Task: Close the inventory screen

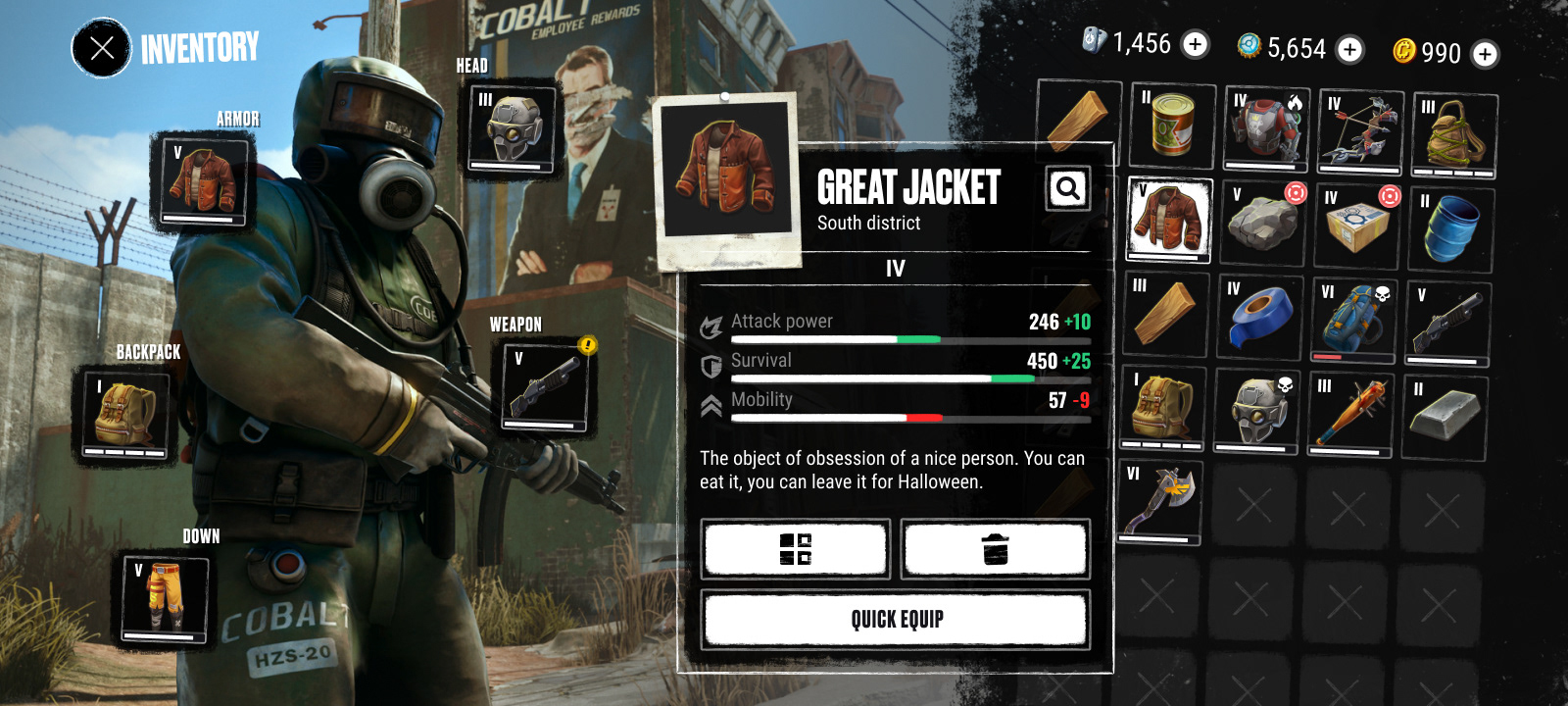Action: (x=101, y=47)
